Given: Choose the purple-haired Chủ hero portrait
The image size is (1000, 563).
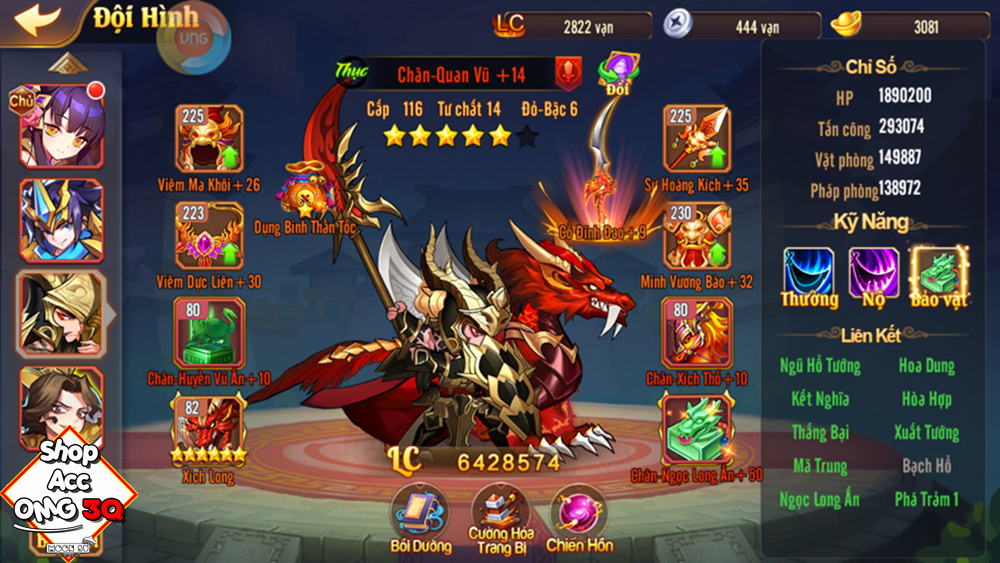Looking at the screenshot, I should tap(61, 126).
